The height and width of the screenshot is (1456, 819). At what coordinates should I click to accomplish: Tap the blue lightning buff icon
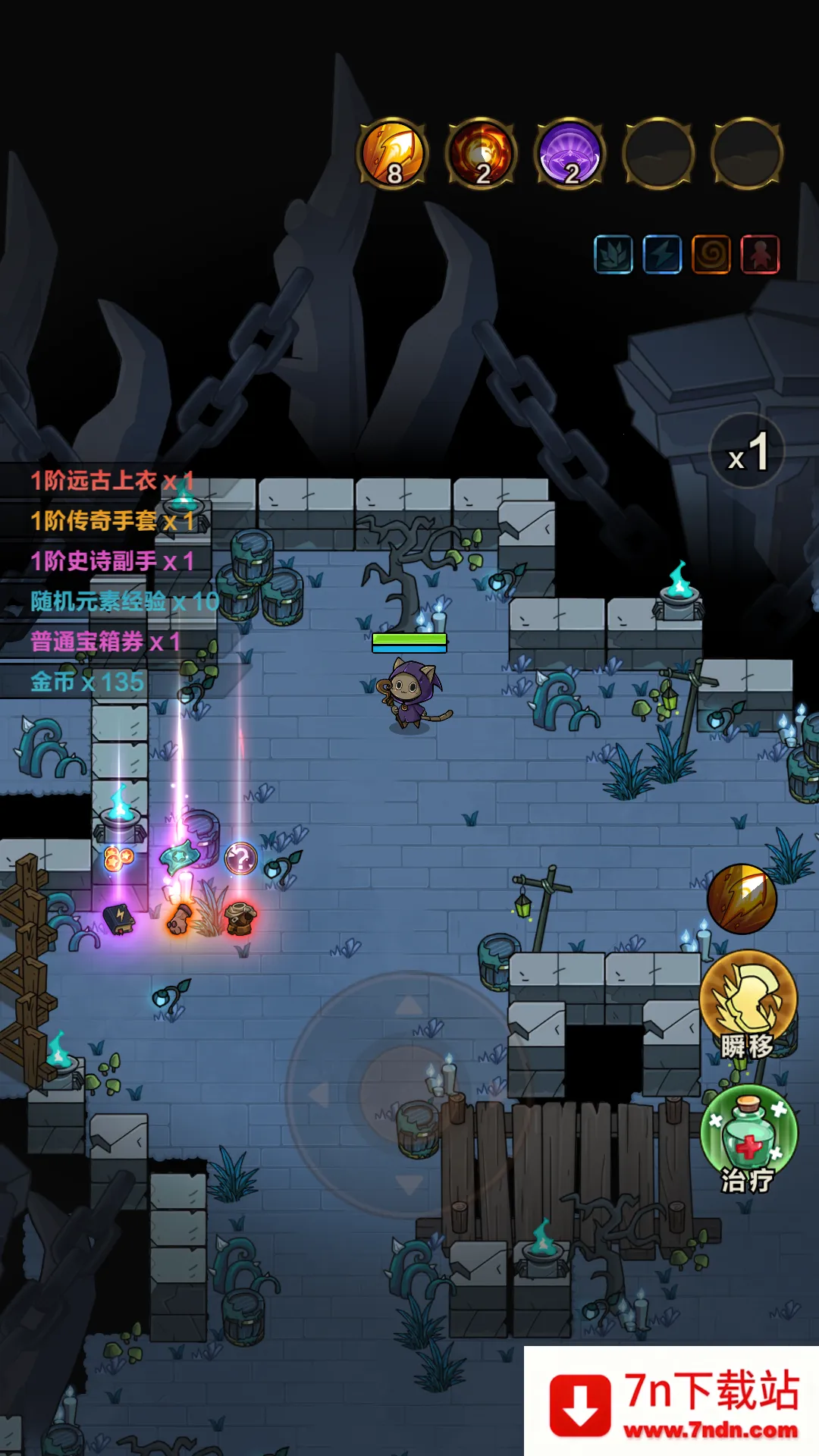[x=662, y=254]
